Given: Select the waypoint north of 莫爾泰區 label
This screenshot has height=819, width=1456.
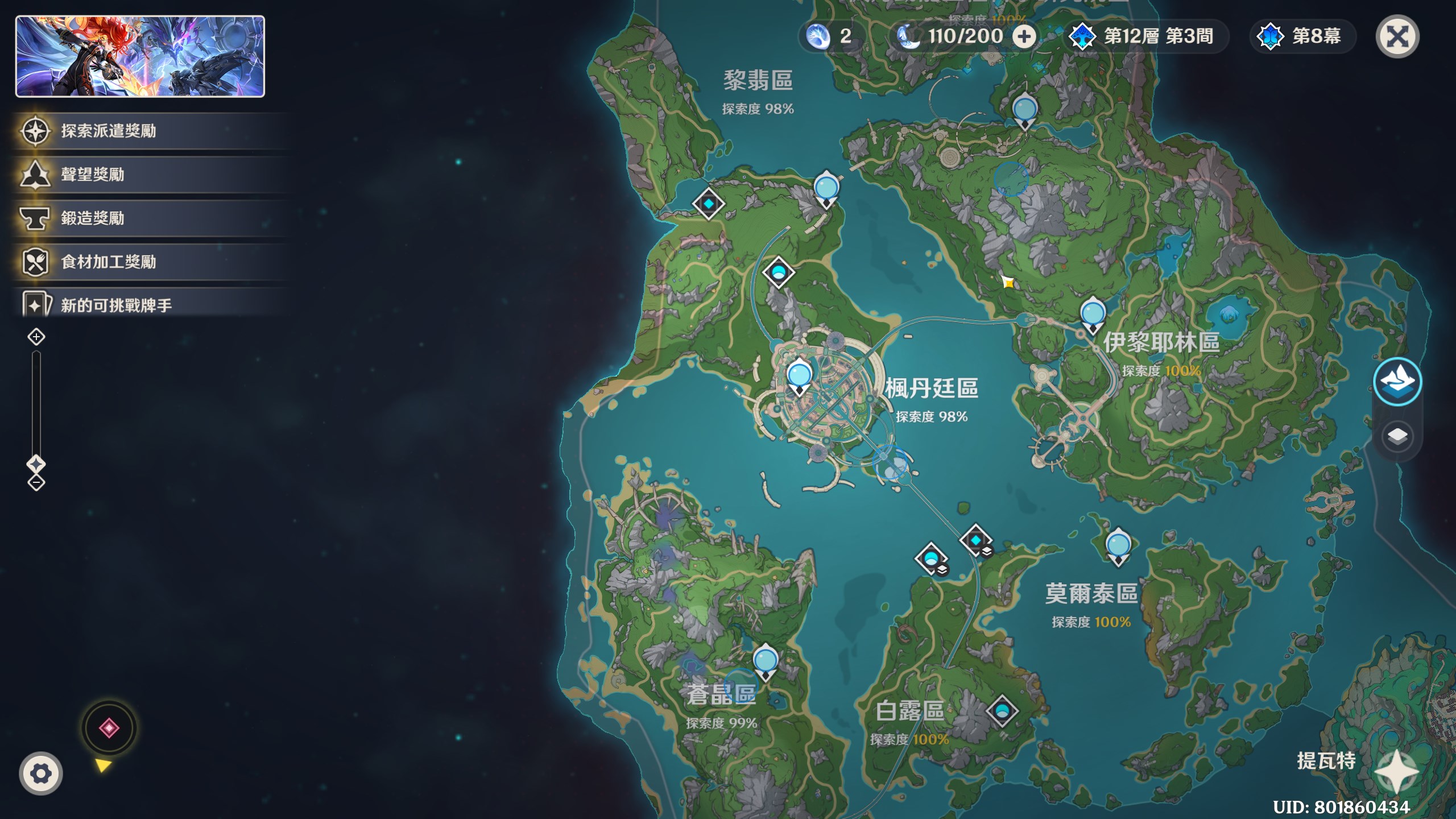Looking at the screenshot, I should coord(1118,546).
